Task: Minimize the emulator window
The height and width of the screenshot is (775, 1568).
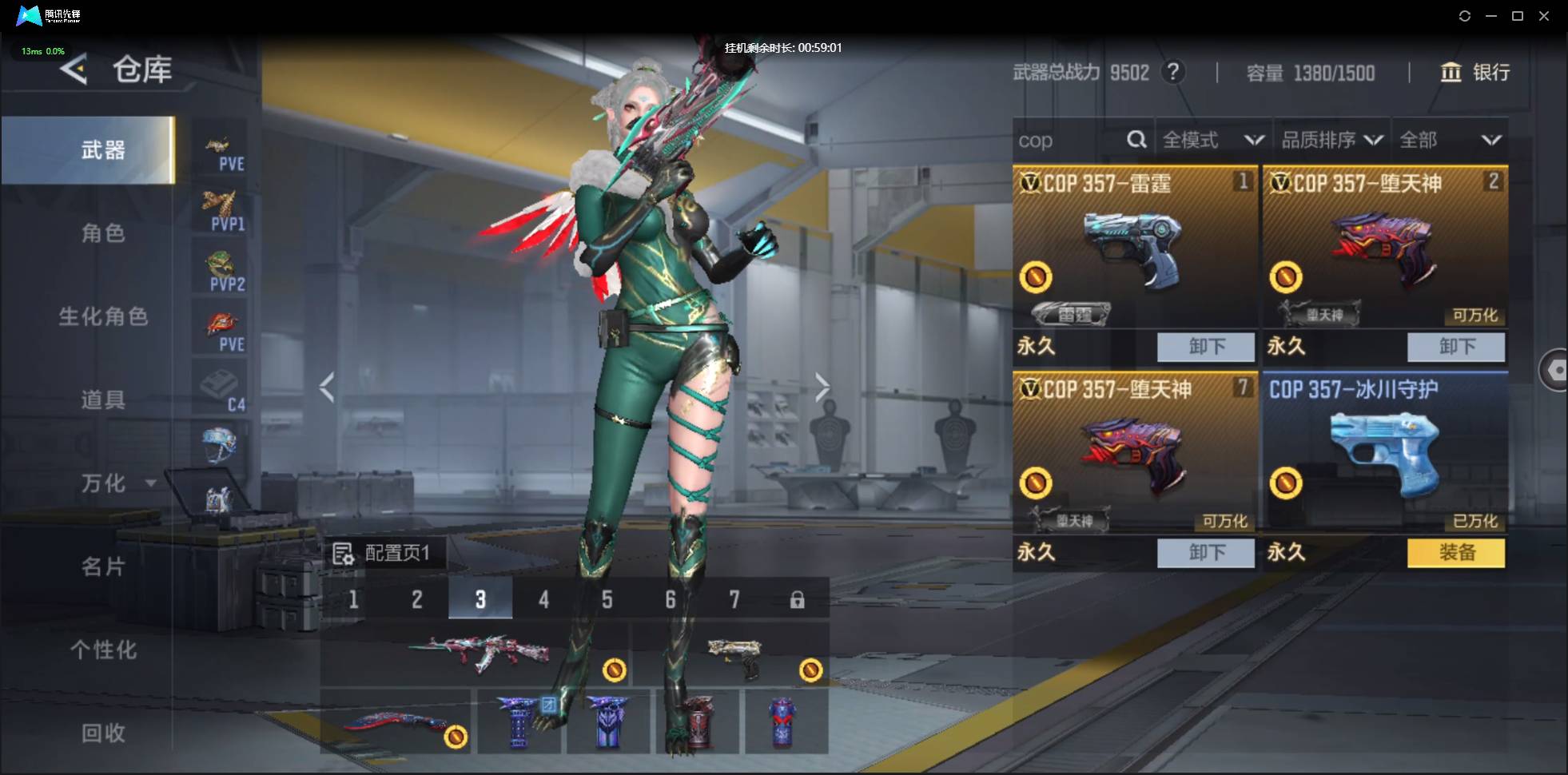Action: click(1490, 16)
